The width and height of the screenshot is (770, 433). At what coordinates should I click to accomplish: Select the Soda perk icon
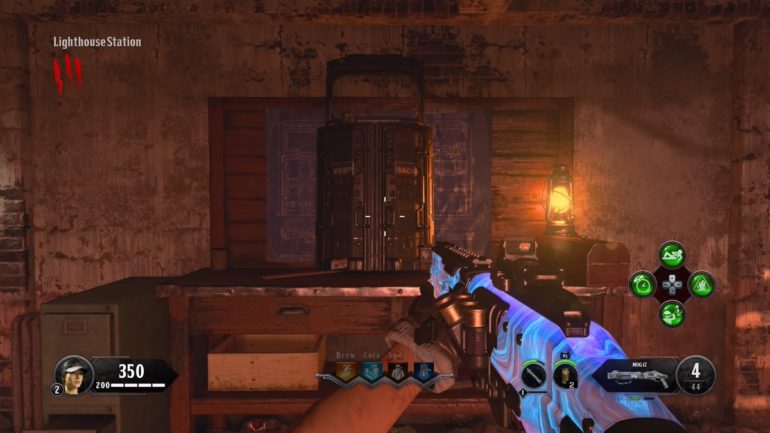point(395,373)
